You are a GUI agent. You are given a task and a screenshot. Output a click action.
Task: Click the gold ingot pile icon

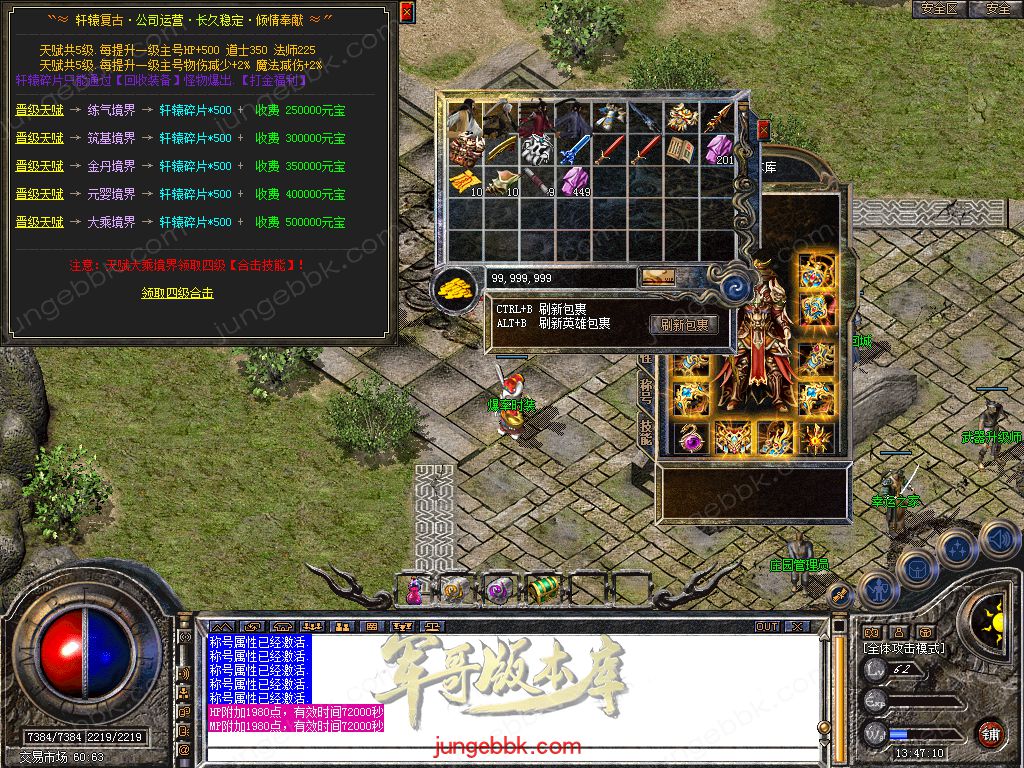[455, 286]
